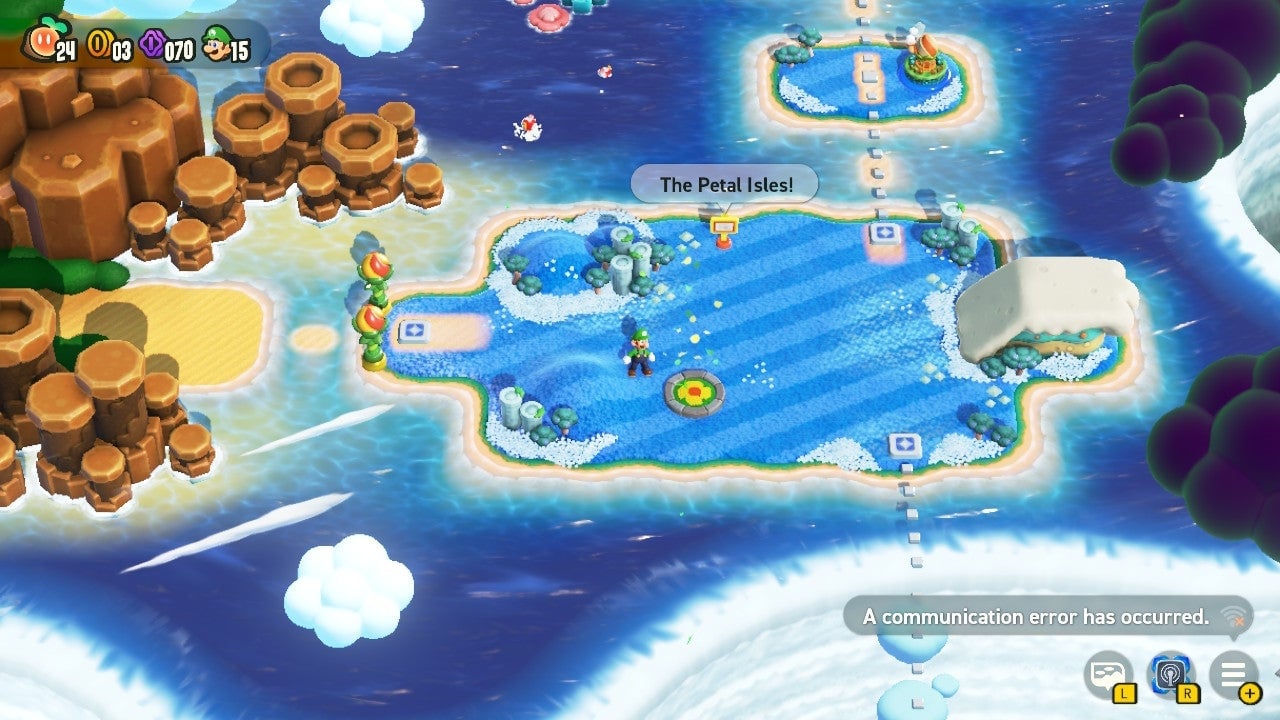The width and height of the screenshot is (1280, 720).
Task: Toggle the yellow L shoulder button badge
Action: 1125,693
